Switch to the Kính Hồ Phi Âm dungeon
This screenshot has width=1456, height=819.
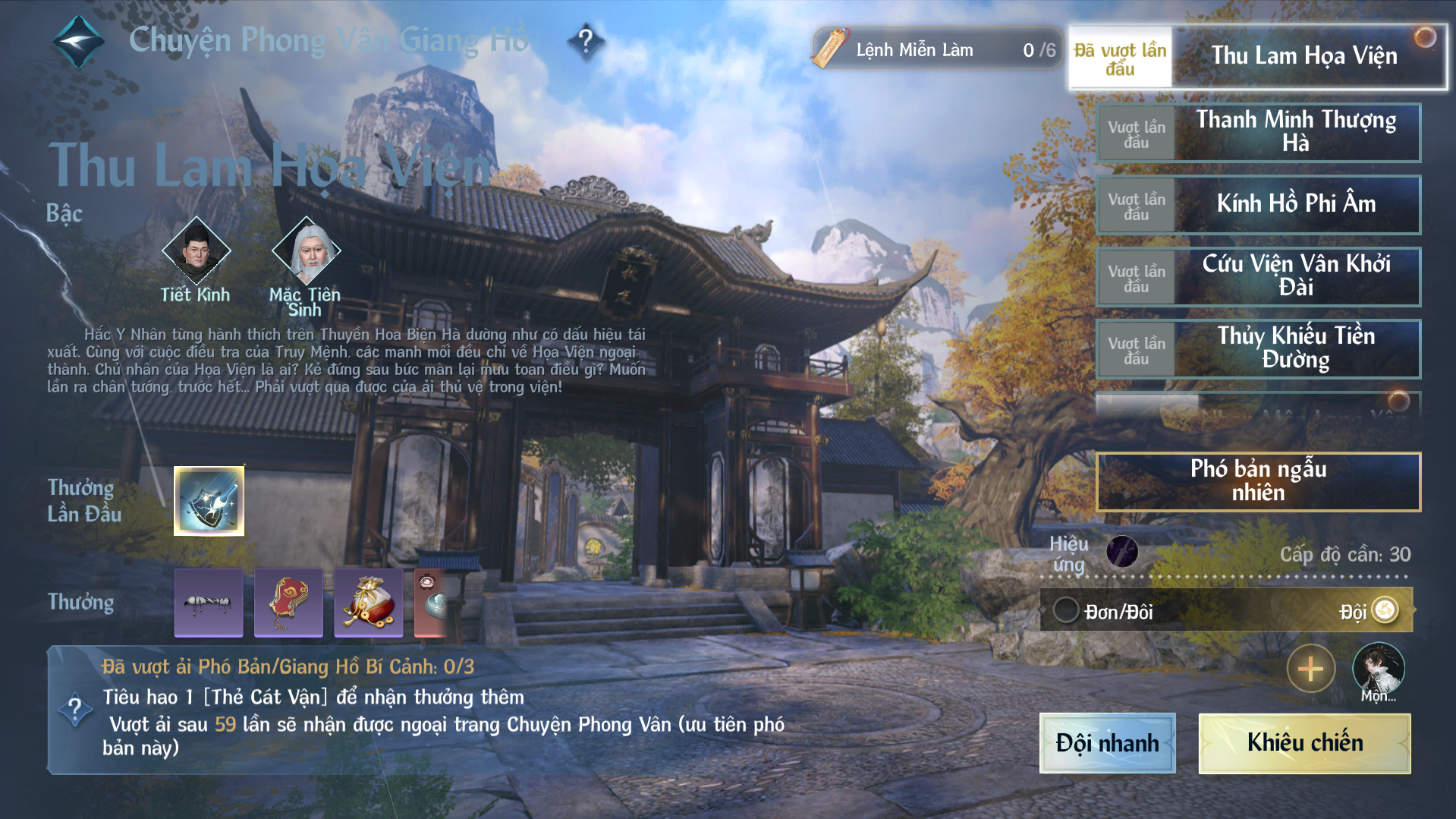coord(1295,204)
